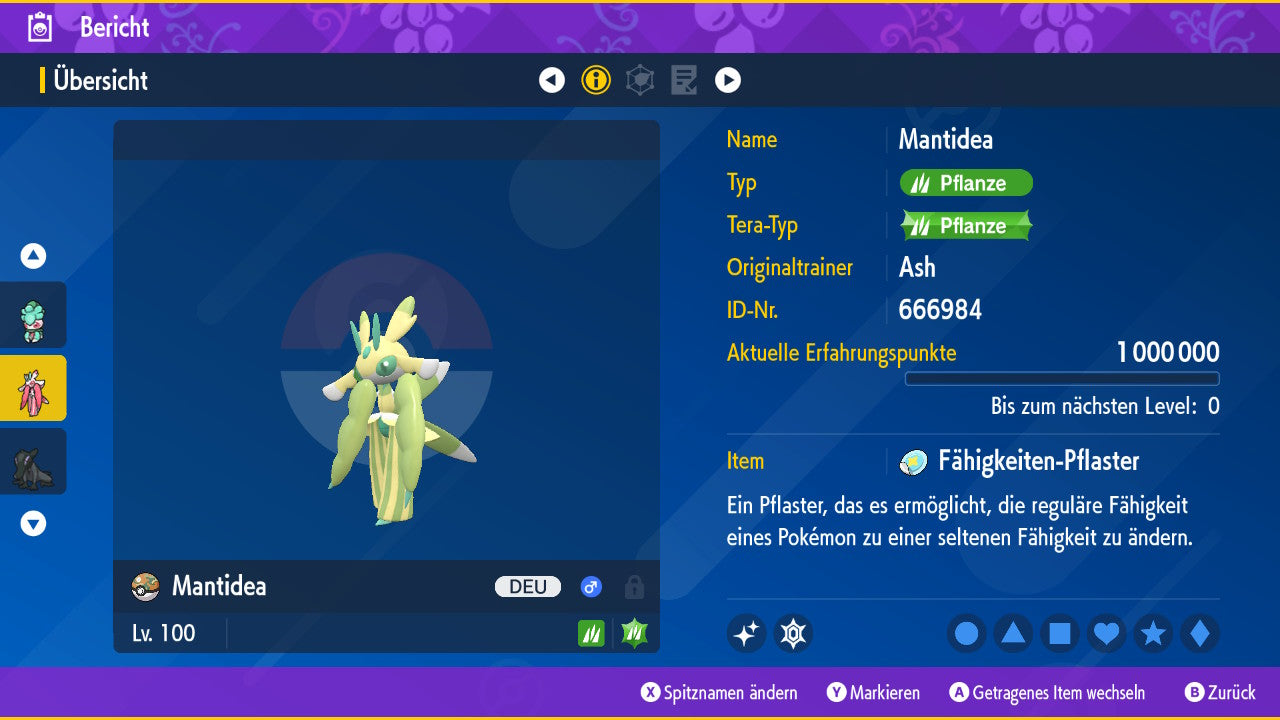
Task: Go to the next summary page arrow
Action: point(728,80)
